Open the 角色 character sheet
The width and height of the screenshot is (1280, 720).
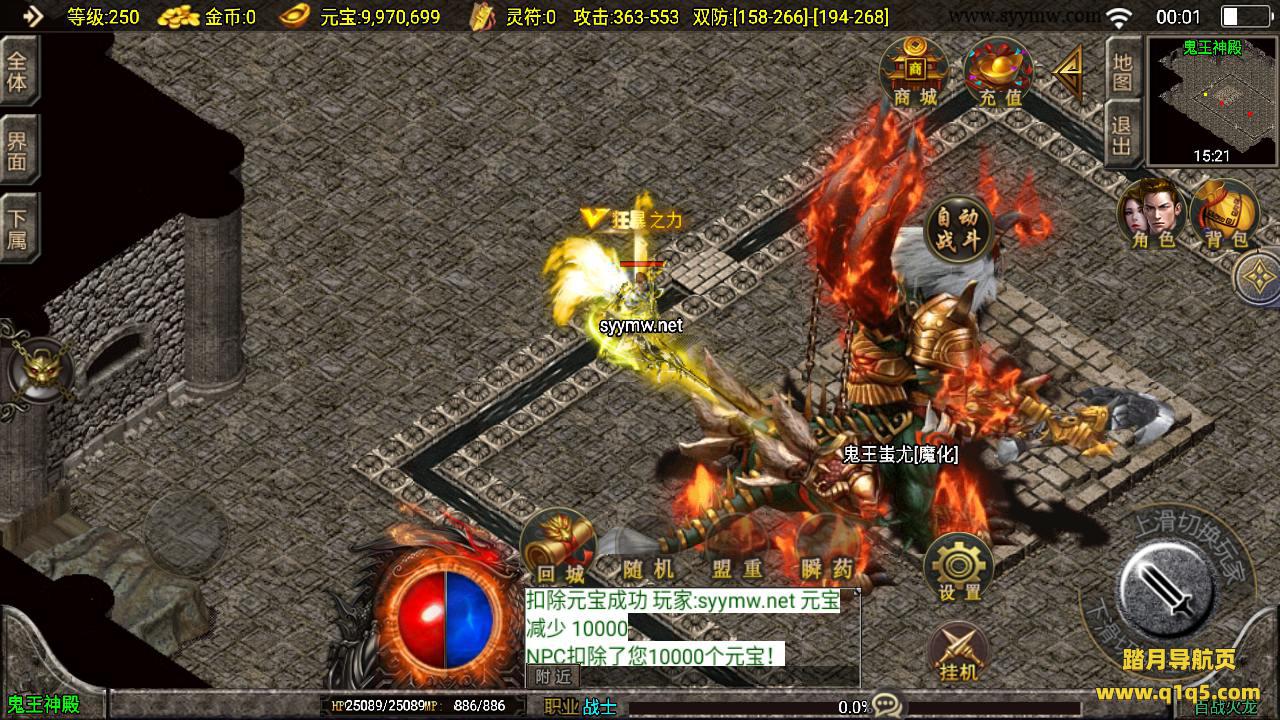(1152, 213)
